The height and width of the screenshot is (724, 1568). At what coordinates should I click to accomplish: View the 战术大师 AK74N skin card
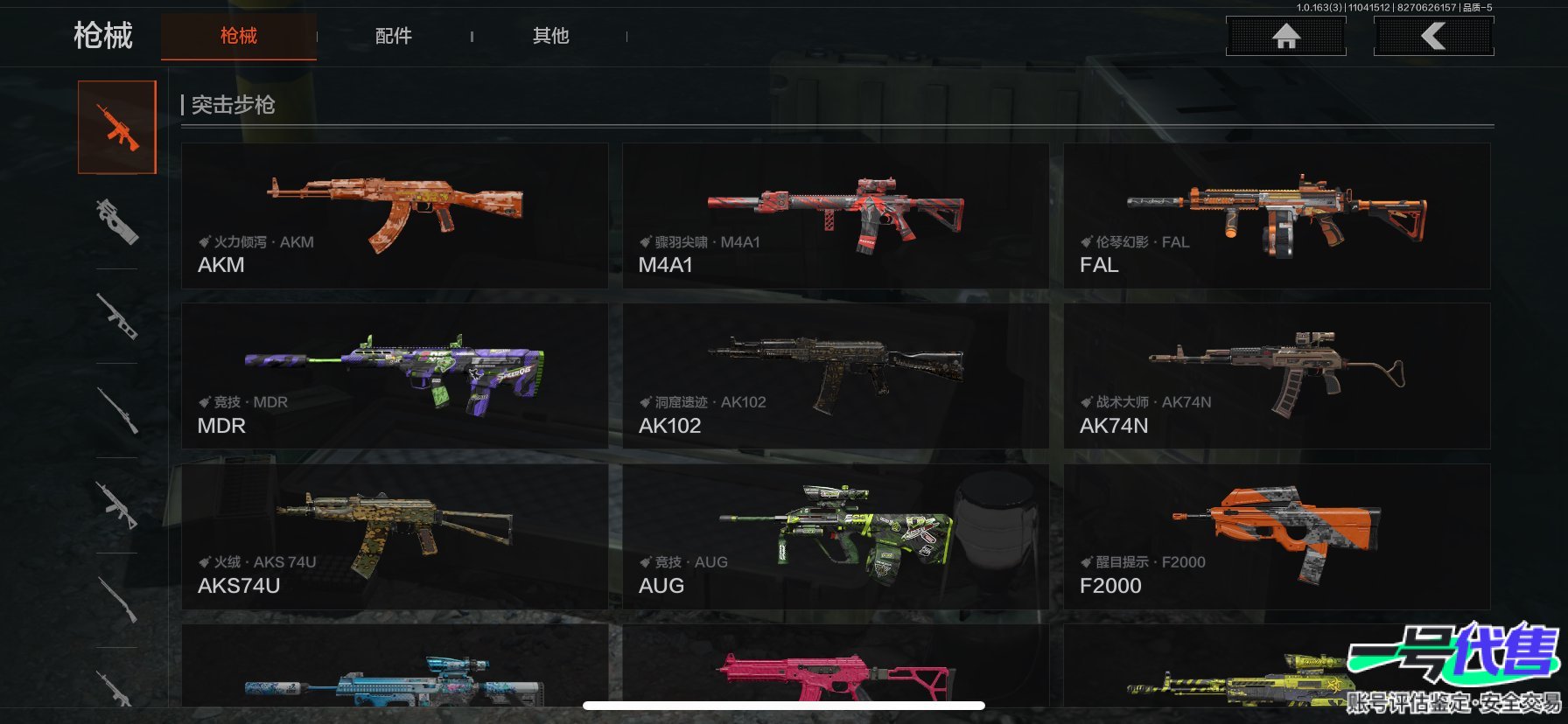coord(1277,376)
